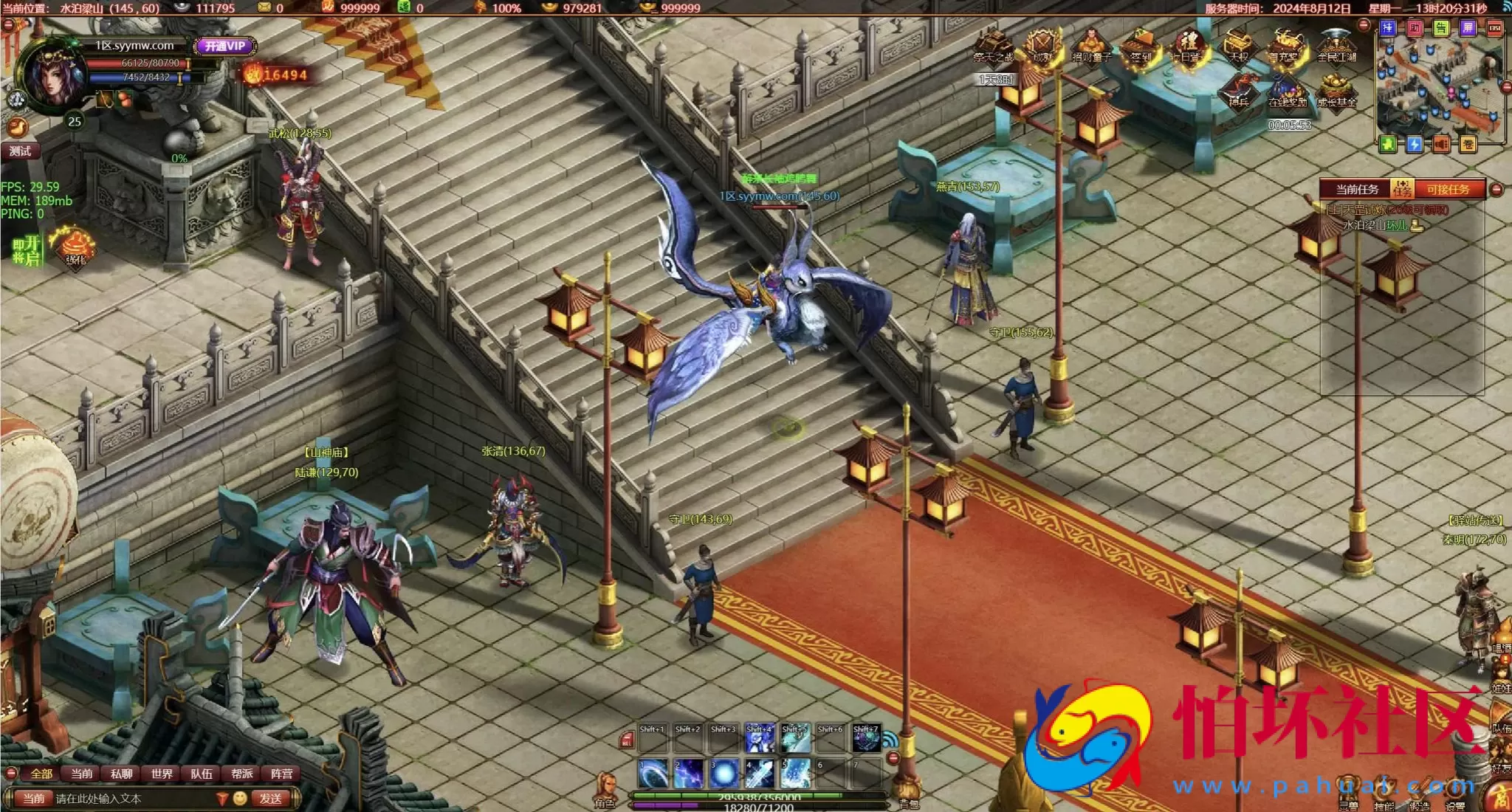Send the chat message with 发送
The width and height of the screenshot is (1512, 812).
[x=270, y=799]
